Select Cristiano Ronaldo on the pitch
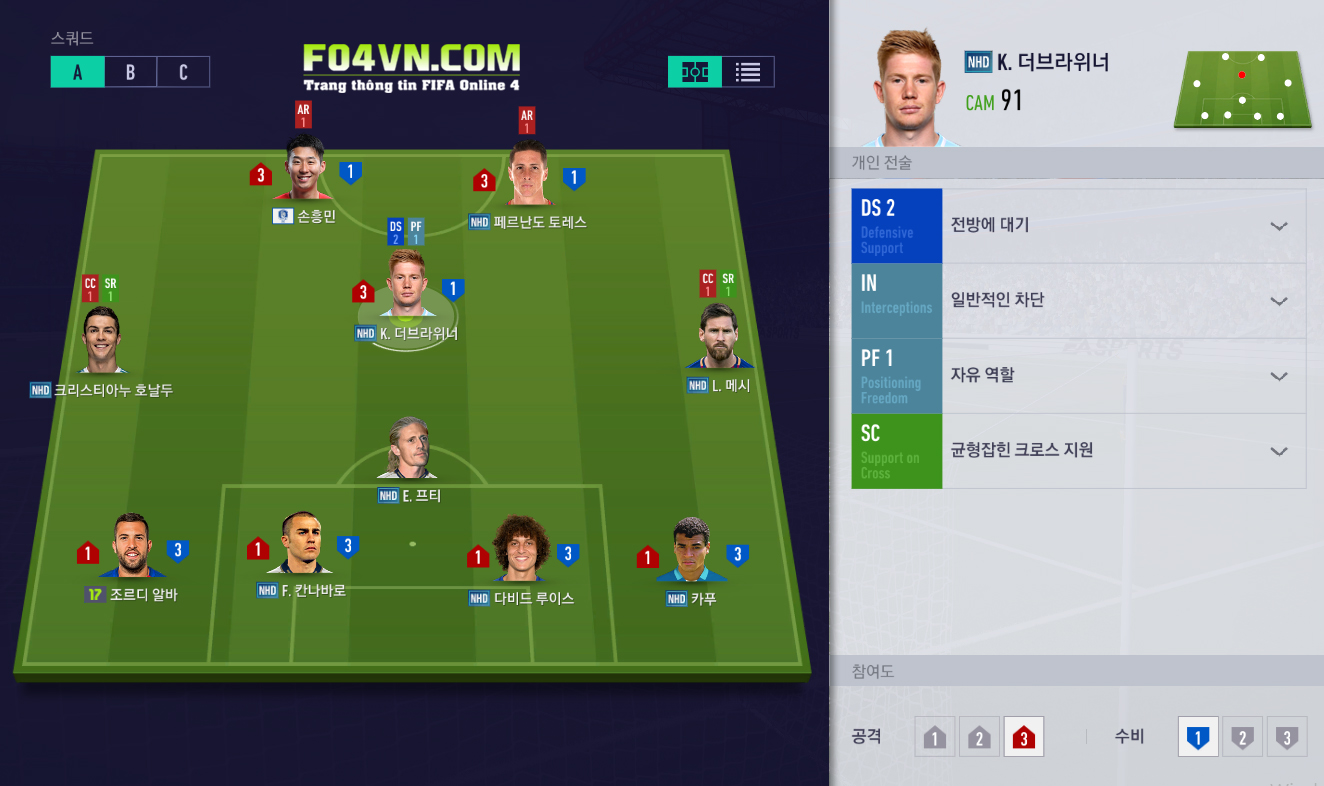1324x786 pixels. coord(101,341)
